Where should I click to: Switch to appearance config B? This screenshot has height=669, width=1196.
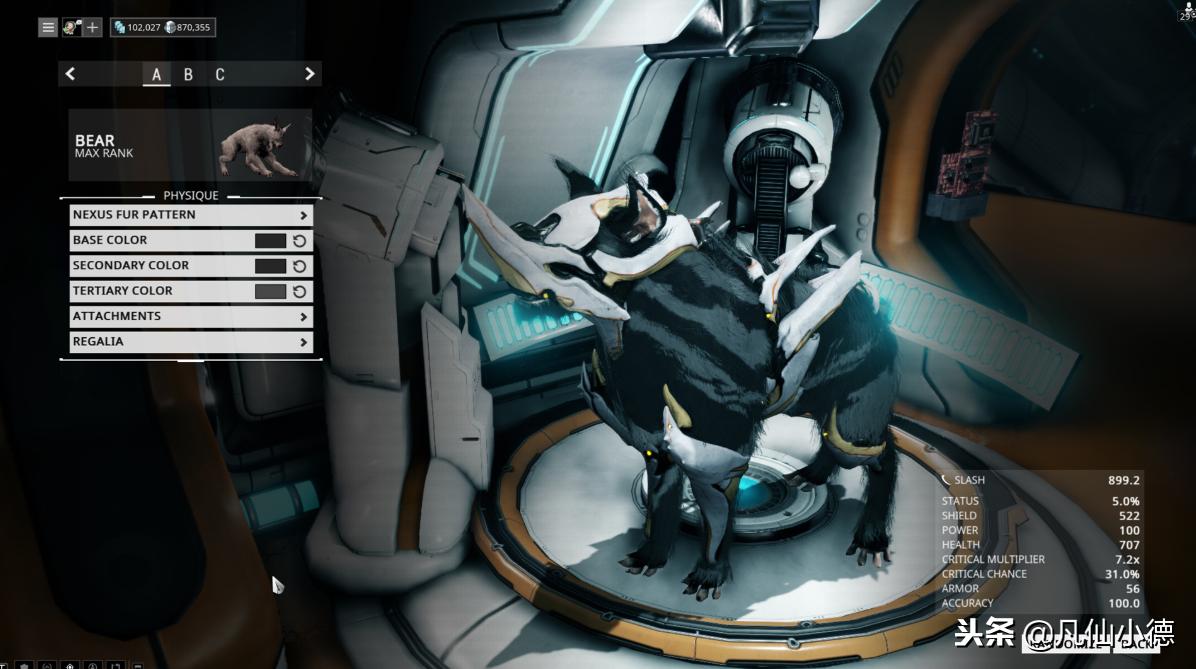(x=188, y=74)
